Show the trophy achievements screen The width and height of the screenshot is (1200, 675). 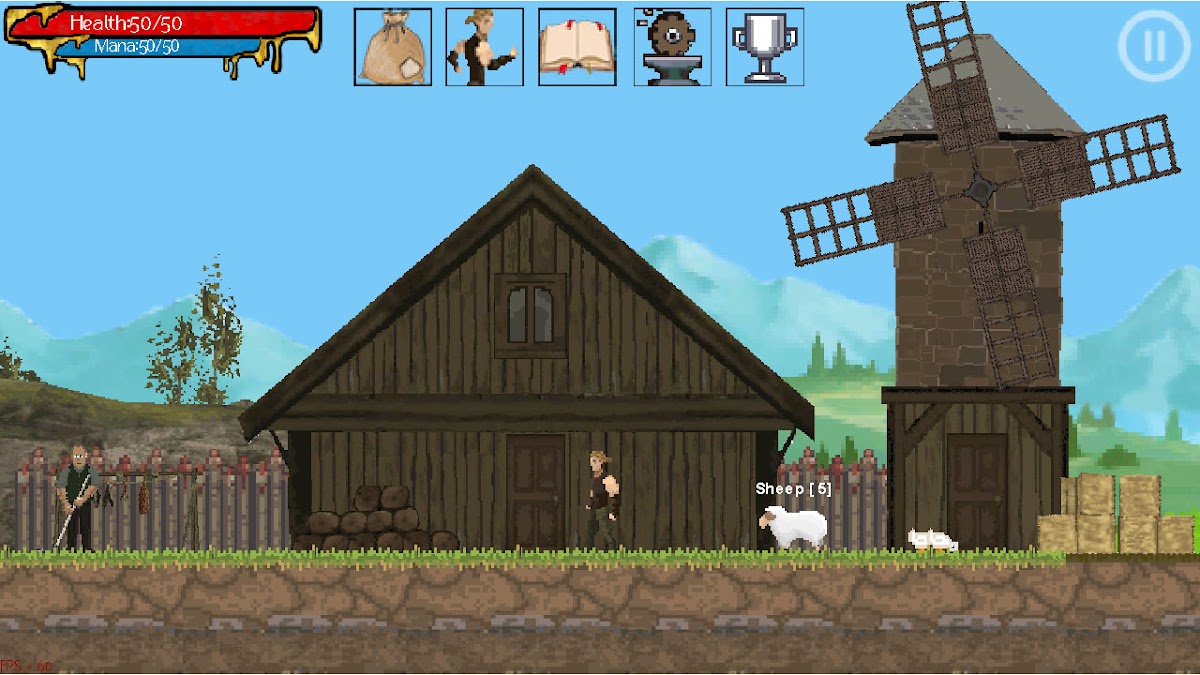[765, 47]
